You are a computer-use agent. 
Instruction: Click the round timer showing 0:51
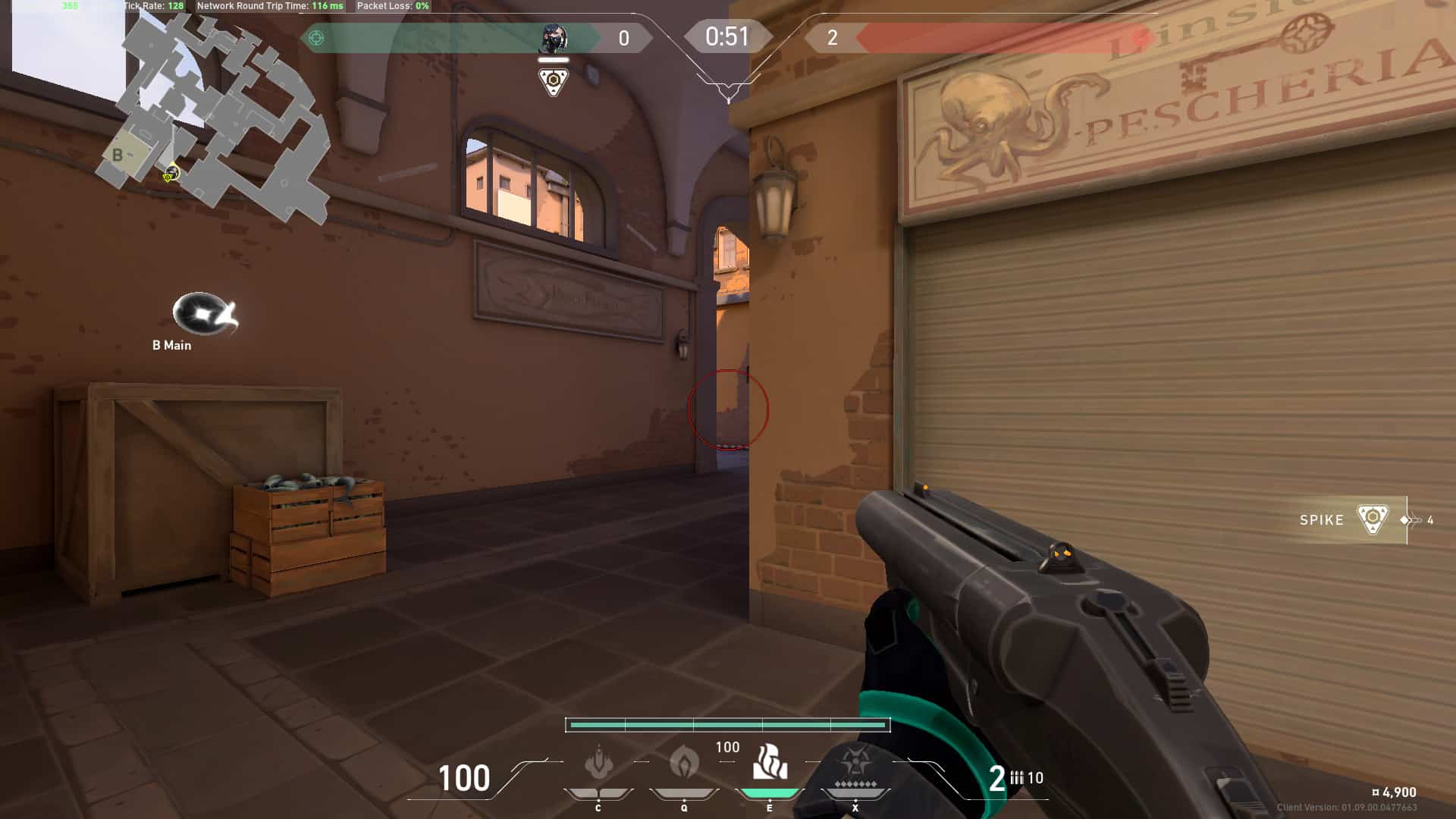coord(727,35)
